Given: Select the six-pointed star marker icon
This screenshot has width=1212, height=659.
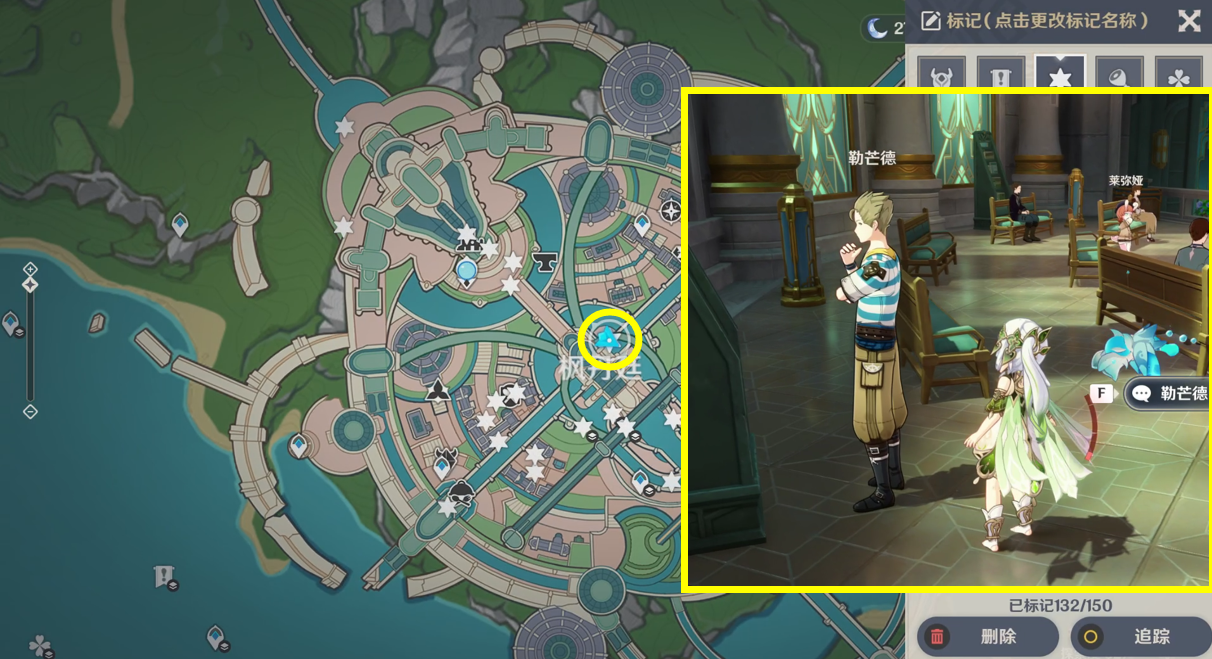Looking at the screenshot, I should pos(1060,76).
